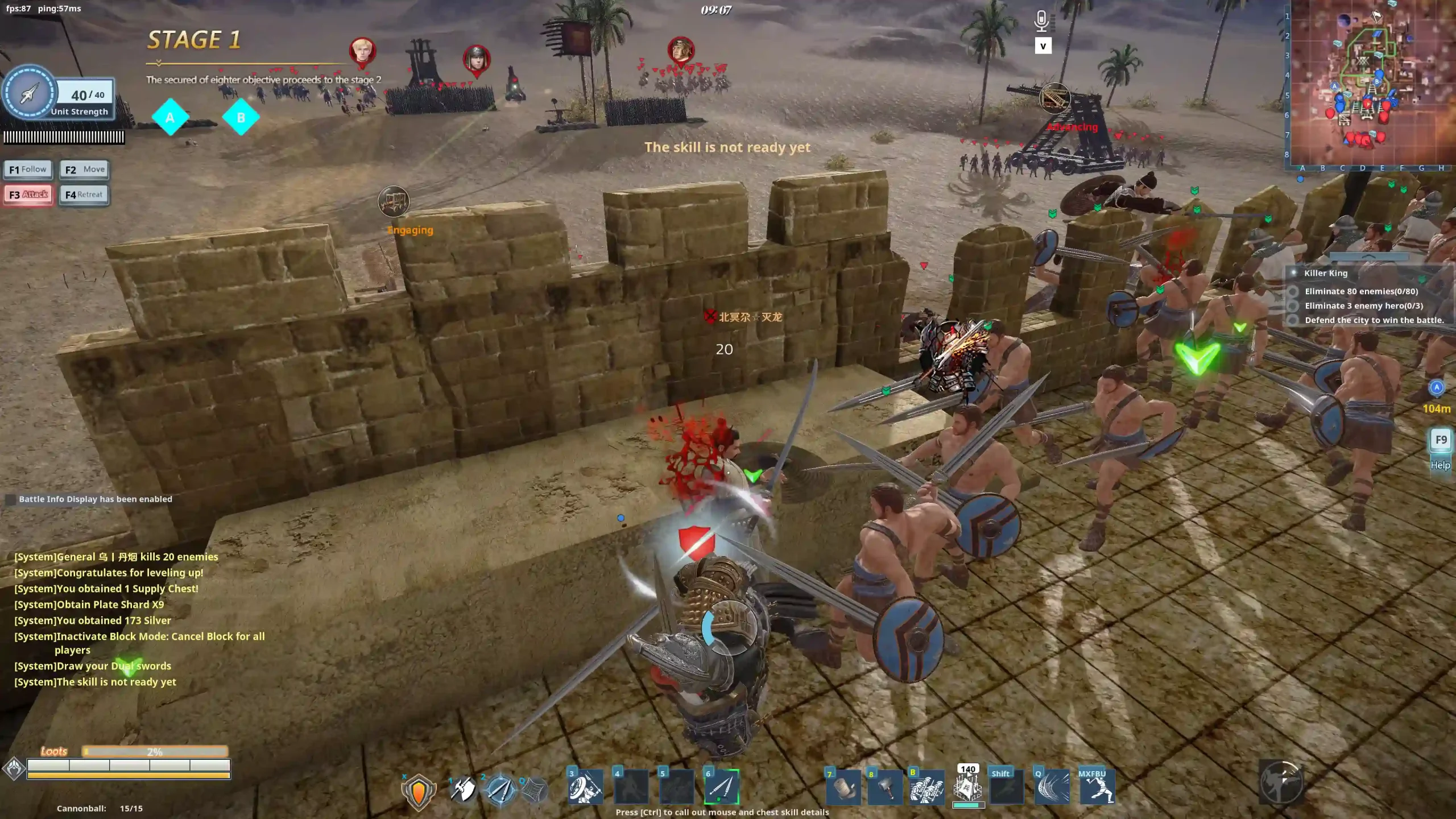Click the unit strength spear emblem
The image size is (1456, 819).
click(x=30, y=93)
